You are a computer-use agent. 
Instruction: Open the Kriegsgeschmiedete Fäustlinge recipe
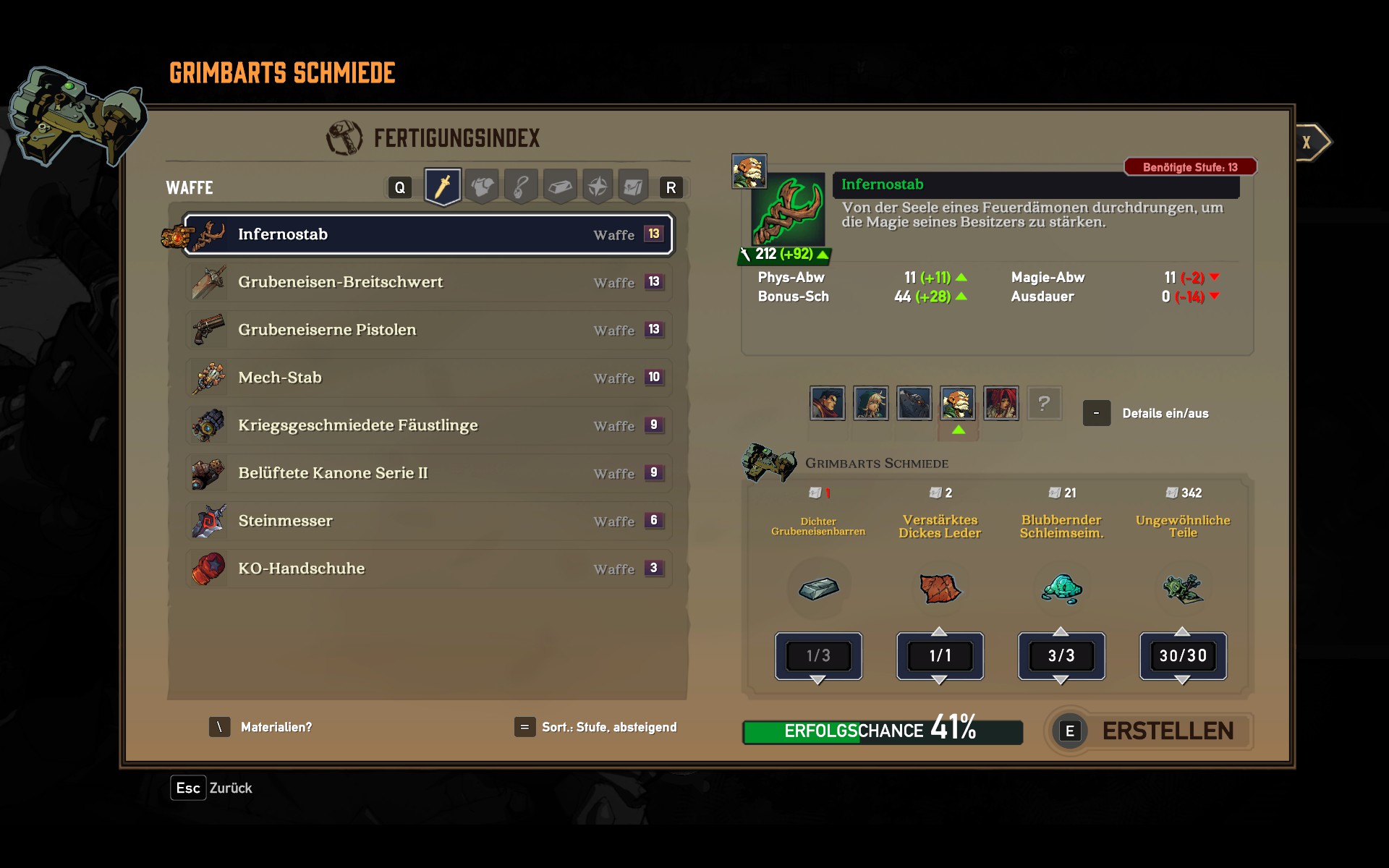click(x=428, y=425)
